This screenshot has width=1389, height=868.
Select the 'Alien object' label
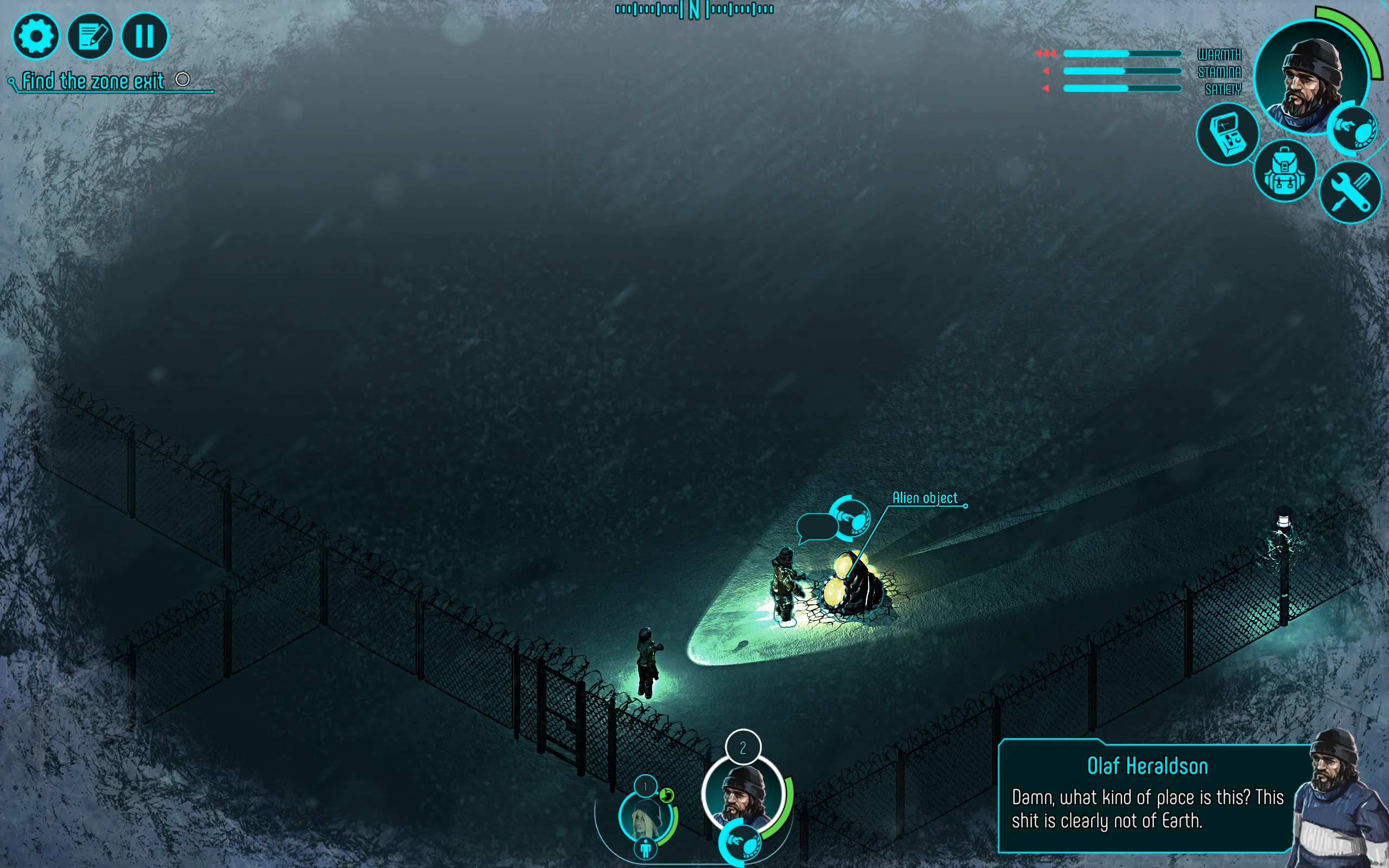[x=924, y=497]
